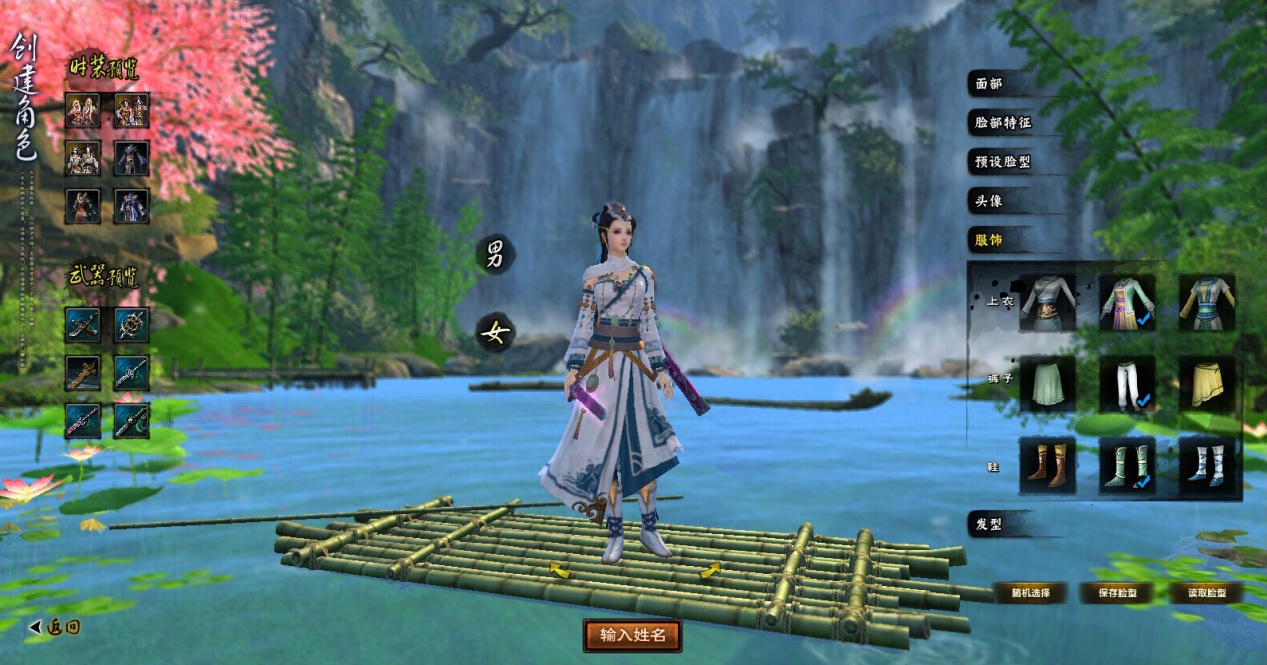
Task: Open the 预设脸型 preset face tab
Action: [x=1003, y=161]
